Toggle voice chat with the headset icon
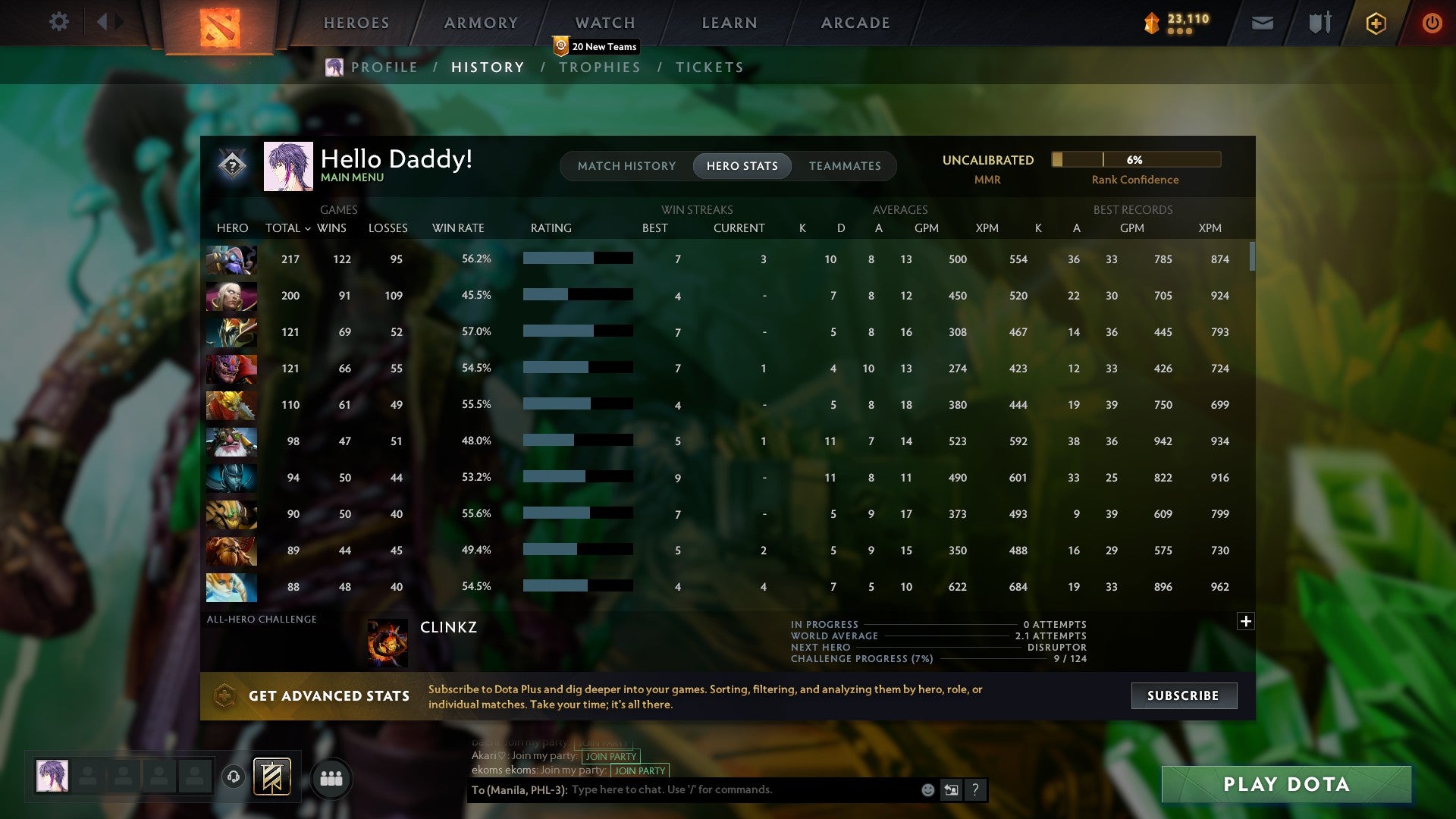The image size is (1456, 819). (232, 777)
